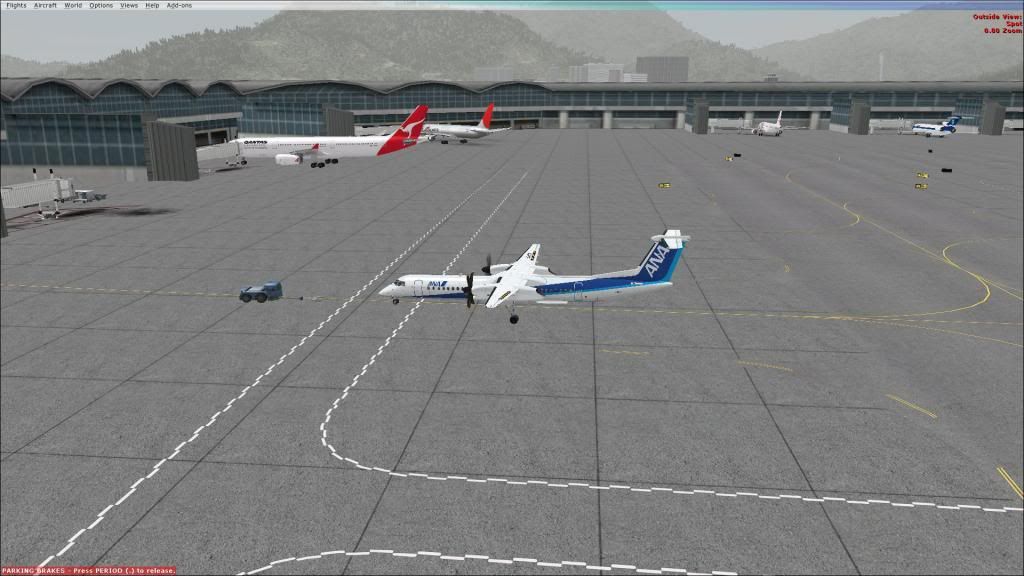
Task: Open the Aircraft menu
Action: 45,5
